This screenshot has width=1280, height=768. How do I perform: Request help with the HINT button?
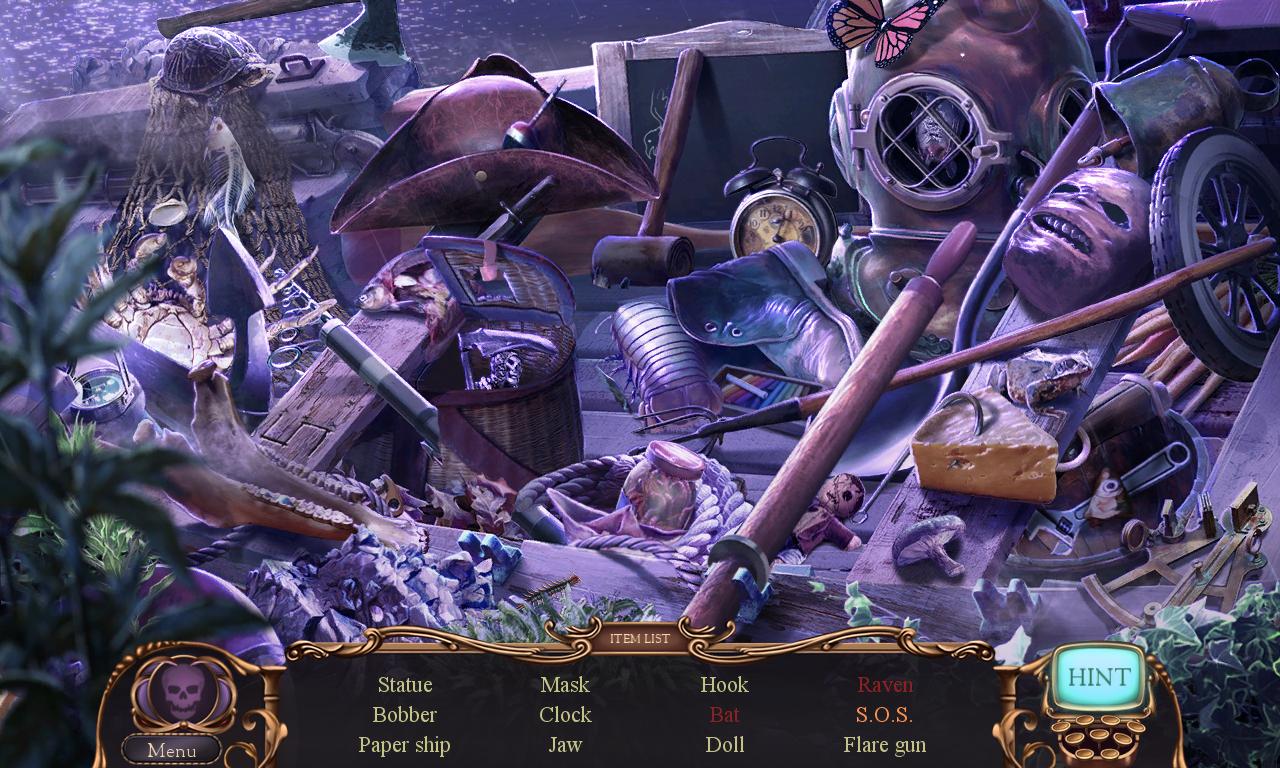(x=1098, y=677)
